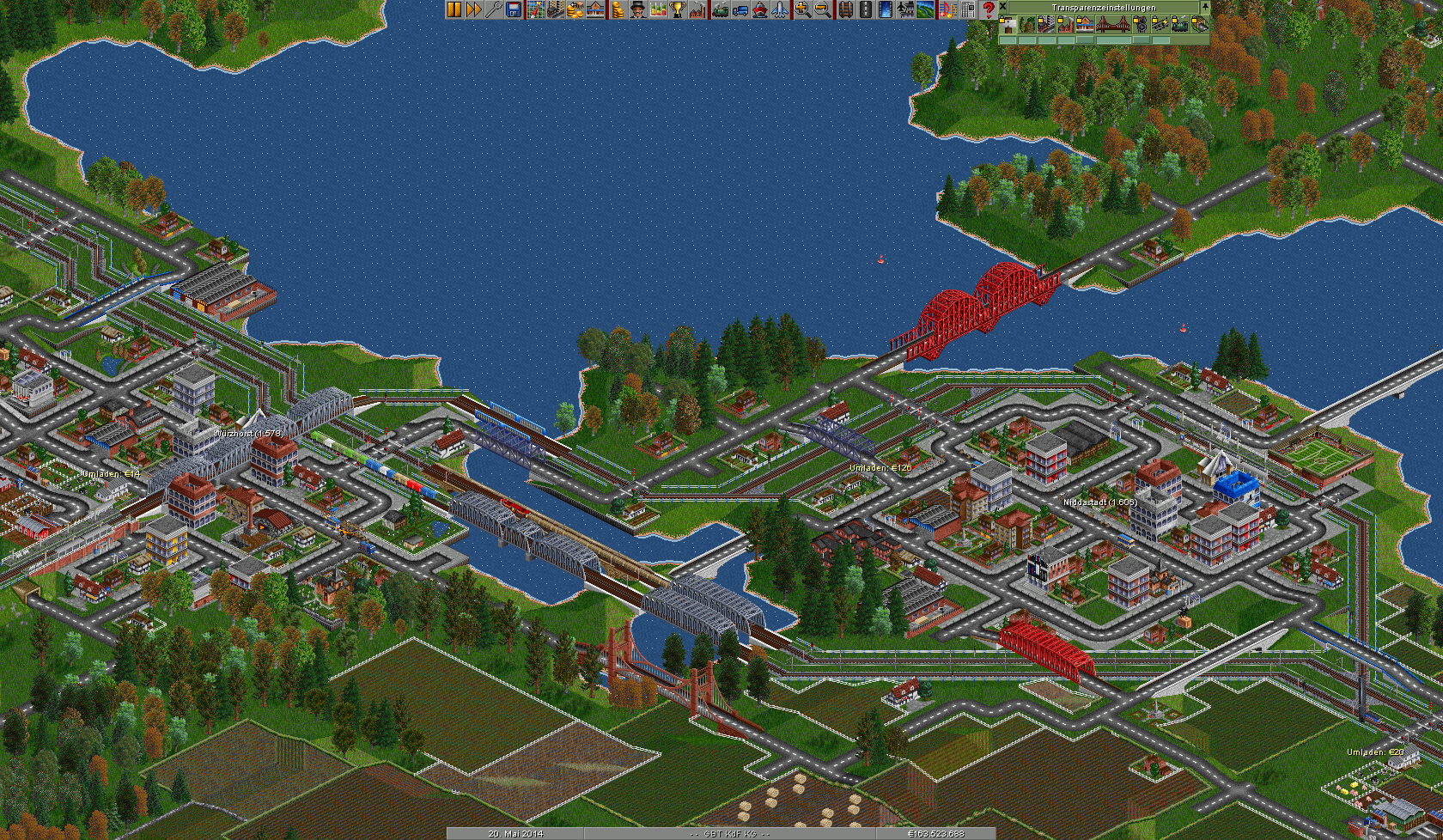Open company finances coin stack icon
The height and width of the screenshot is (840, 1443).
tap(617, 9)
